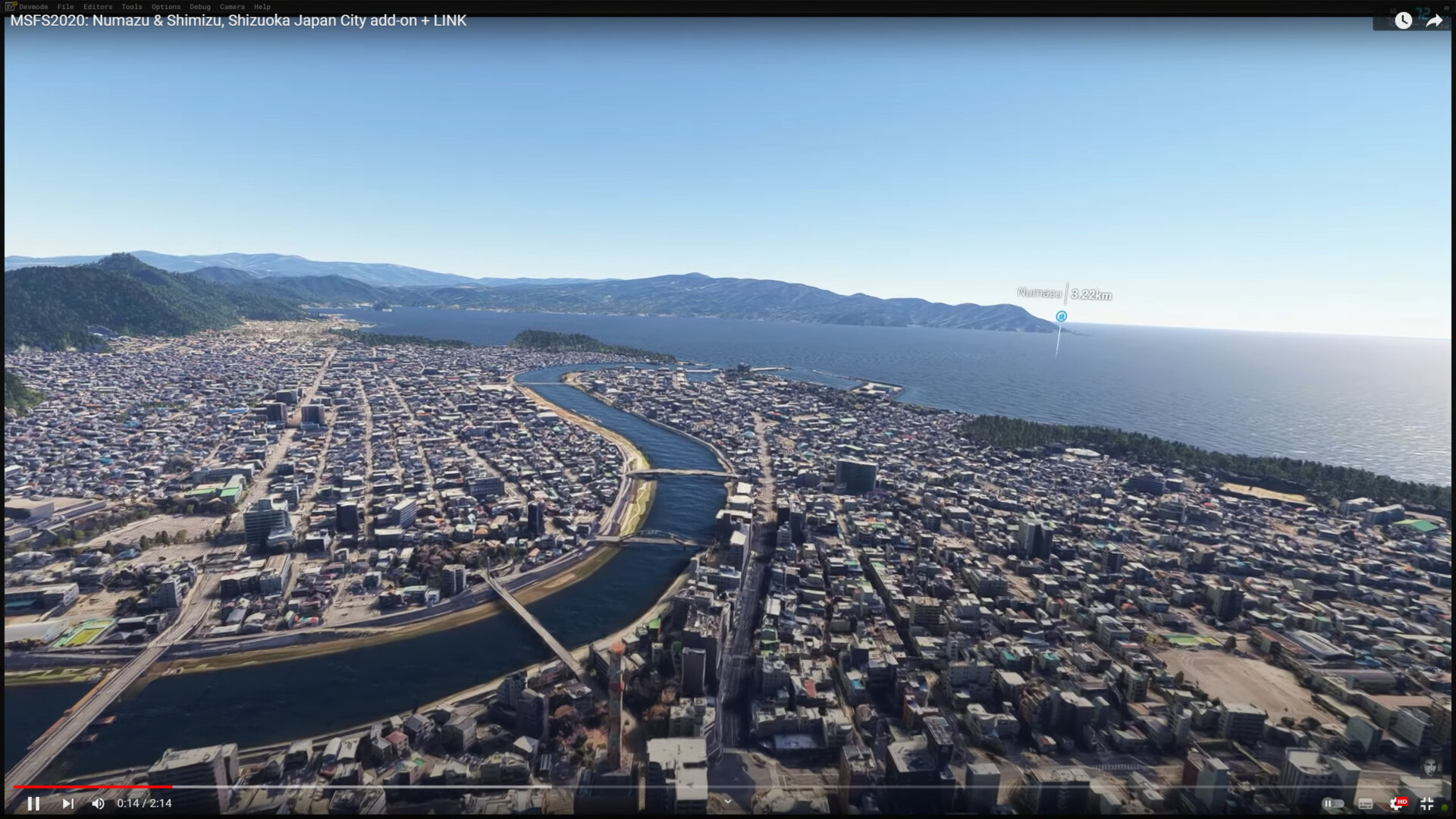Open the File menu

(65, 7)
